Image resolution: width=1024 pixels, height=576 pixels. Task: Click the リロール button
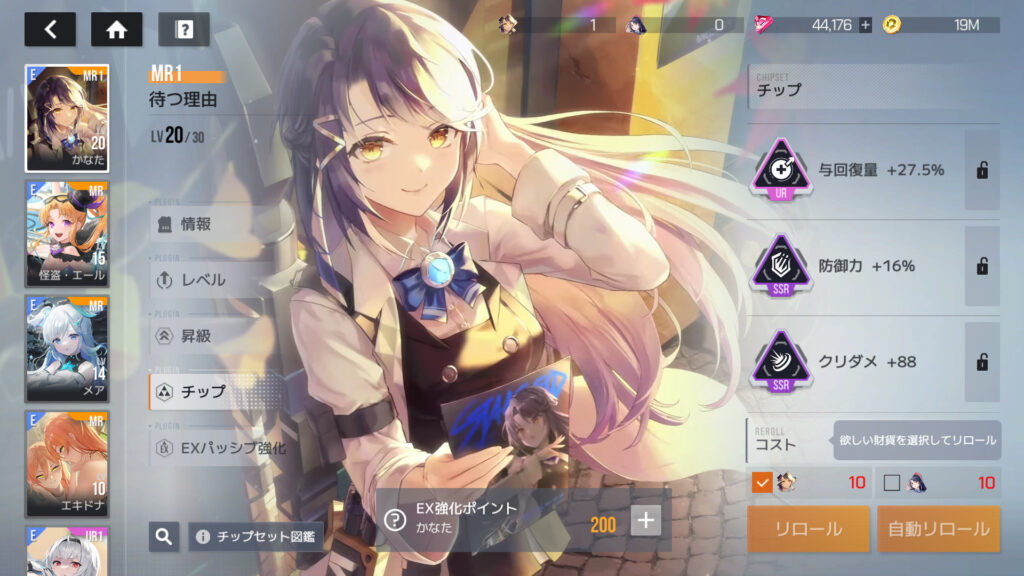point(808,529)
